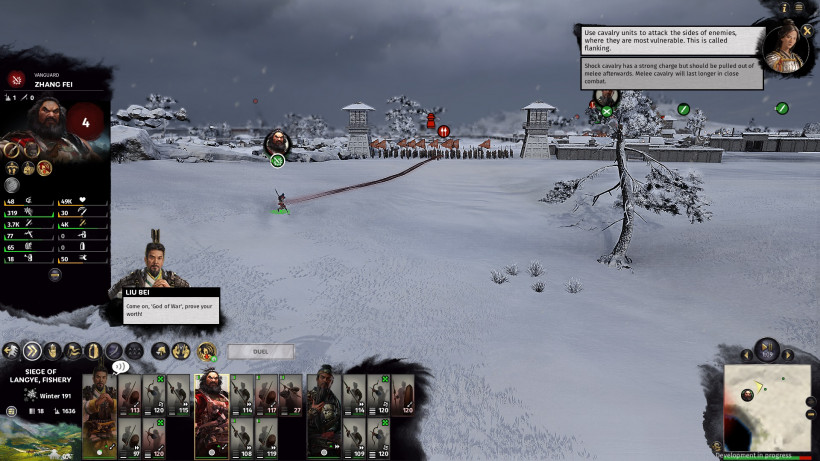Activate the gold-highlighted hero ability icon
The width and height of the screenshot is (820, 461).
207,351
